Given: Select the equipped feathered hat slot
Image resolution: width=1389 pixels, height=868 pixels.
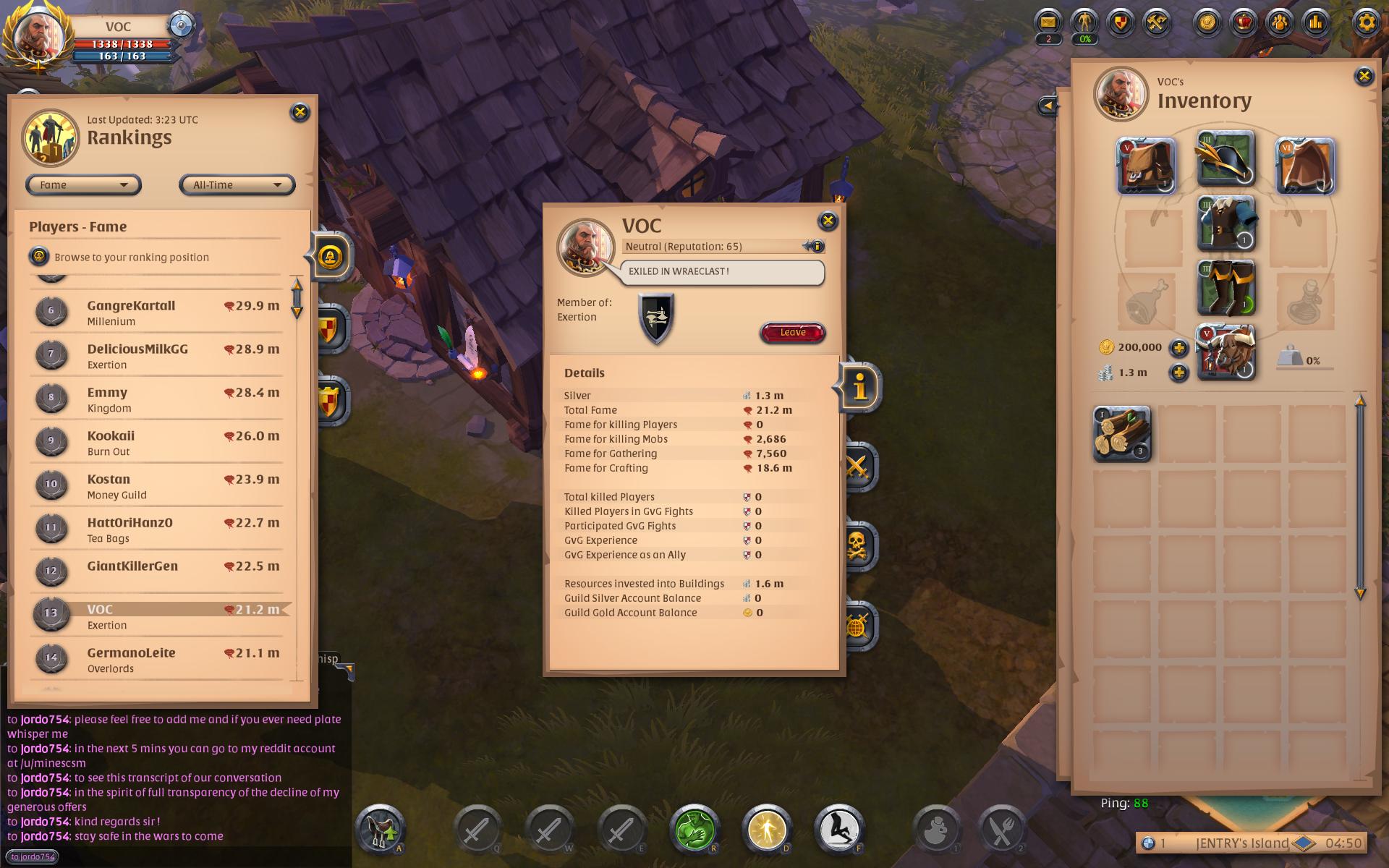Looking at the screenshot, I should pyautogui.click(x=1226, y=159).
